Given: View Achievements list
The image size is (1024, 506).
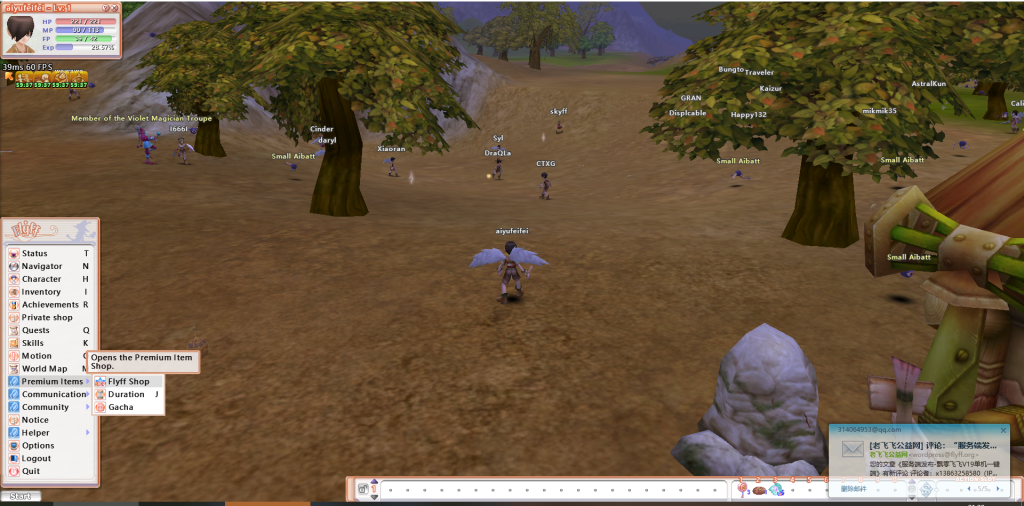Looking at the screenshot, I should (x=49, y=305).
